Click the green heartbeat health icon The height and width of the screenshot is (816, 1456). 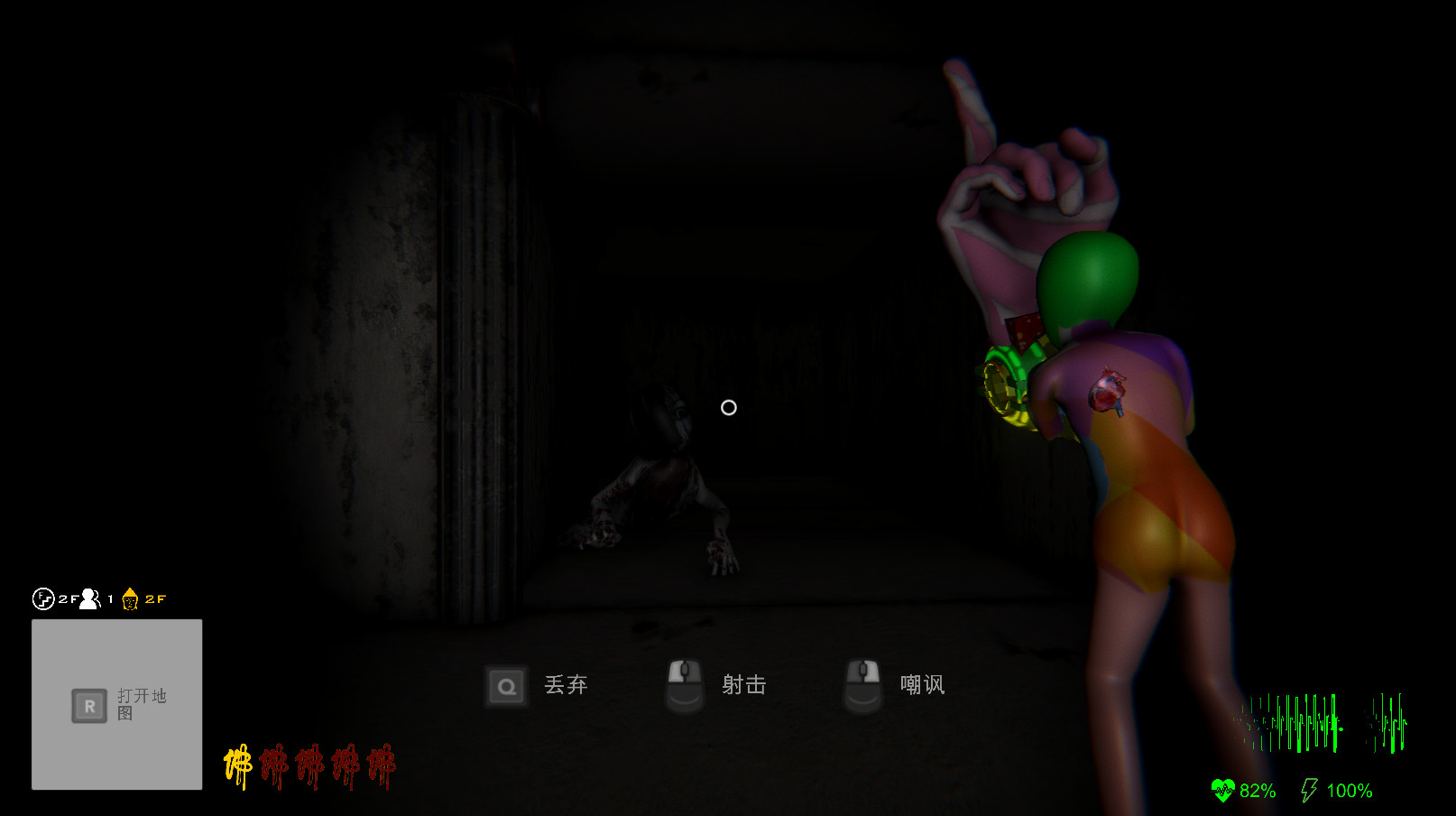click(1224, 790)
